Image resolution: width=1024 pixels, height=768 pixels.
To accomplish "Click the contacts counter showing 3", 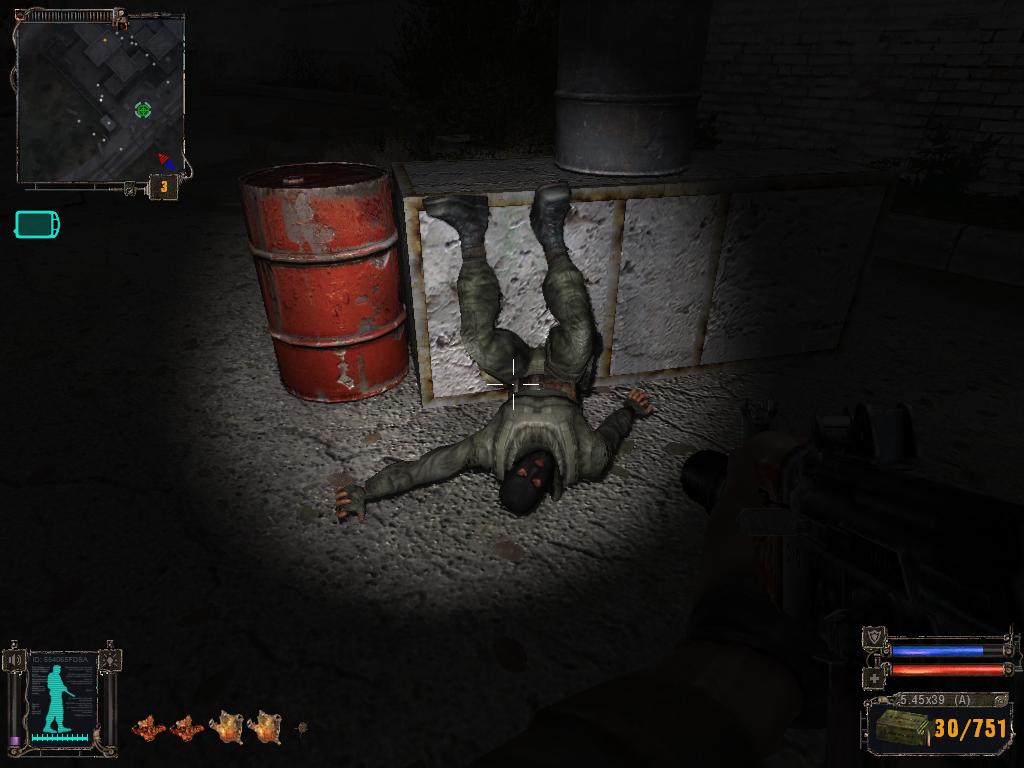I will [x=163, y=185].
